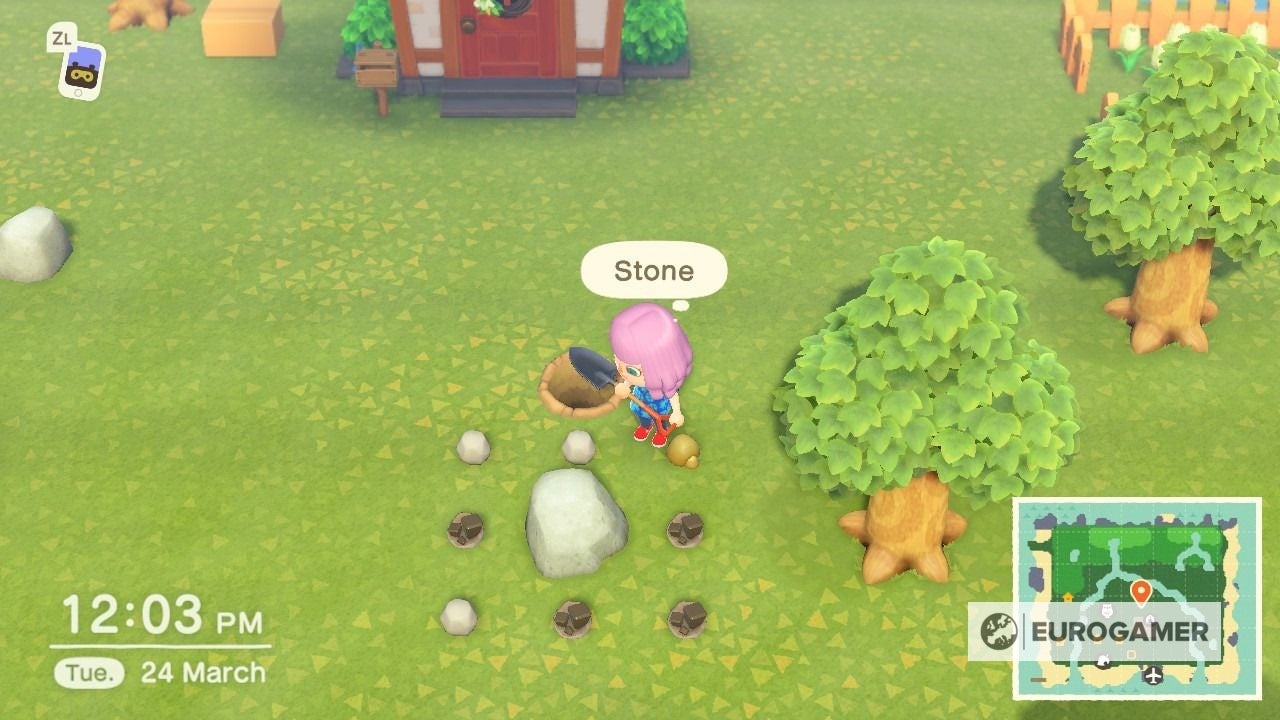Click the red player location pin on the map
The width and height of the screenshot is (1280, 720).
point(1141,588)
